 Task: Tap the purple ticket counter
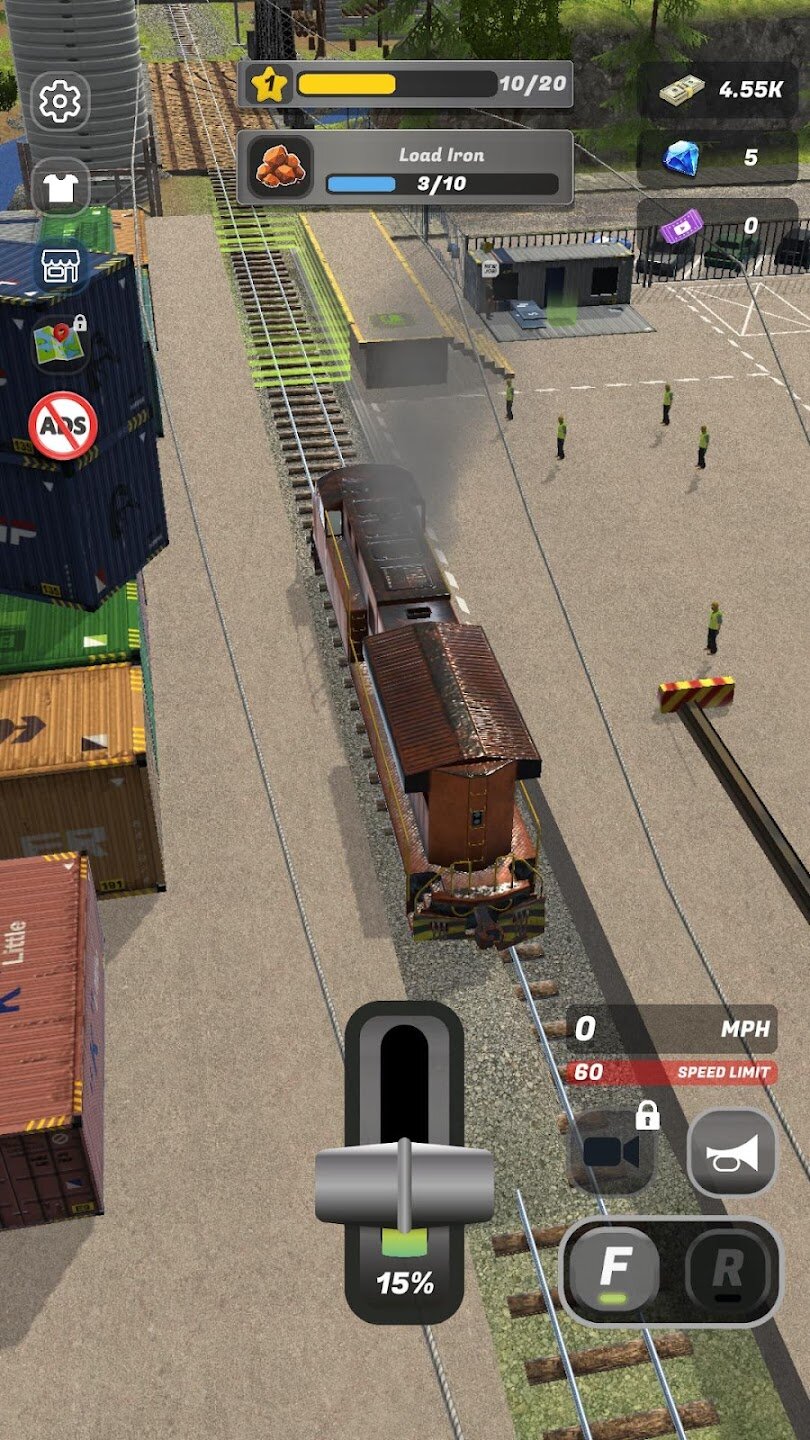click(x=718, y=226)
